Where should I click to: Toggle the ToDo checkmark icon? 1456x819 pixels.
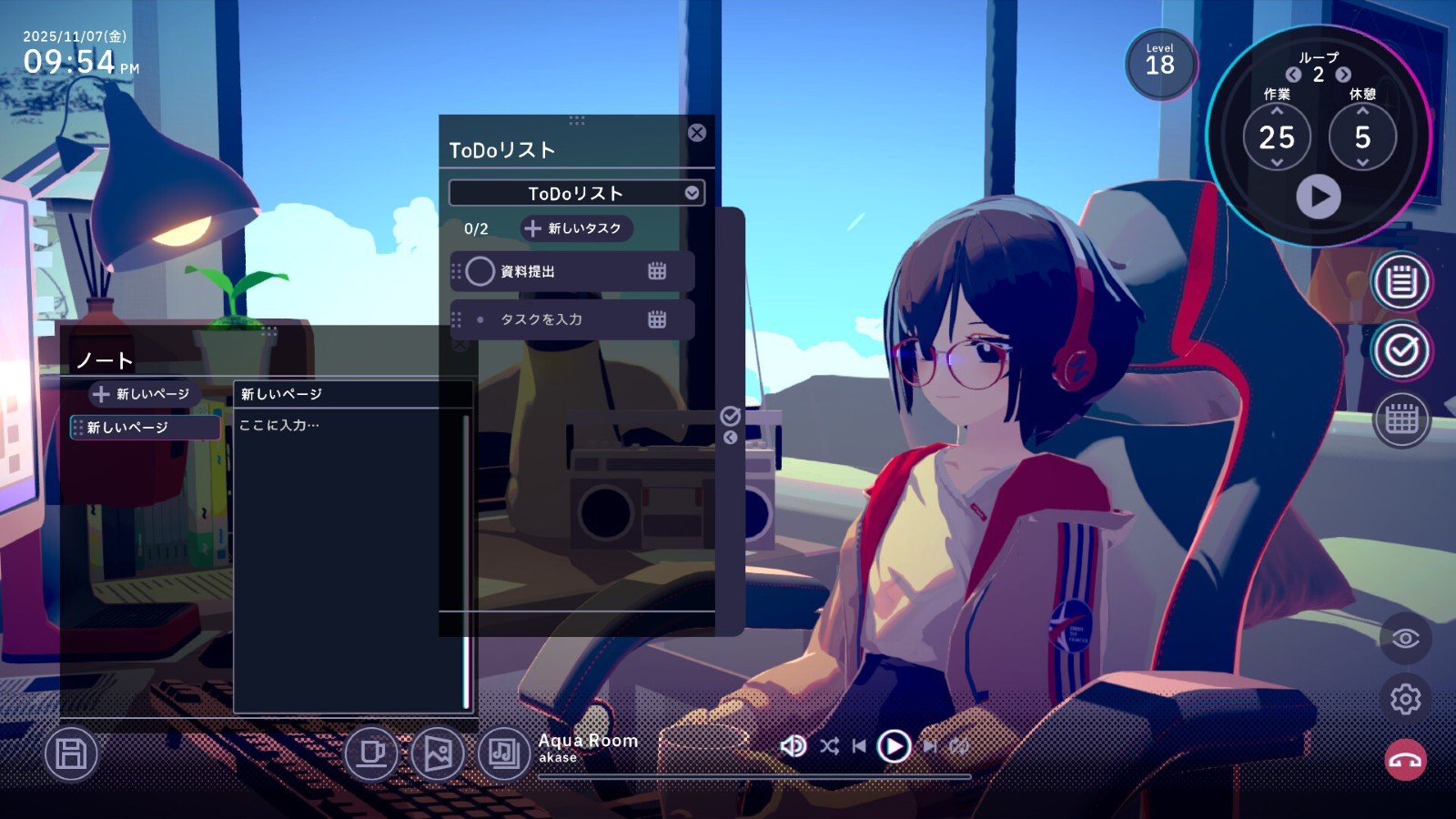pos(1400,350)
